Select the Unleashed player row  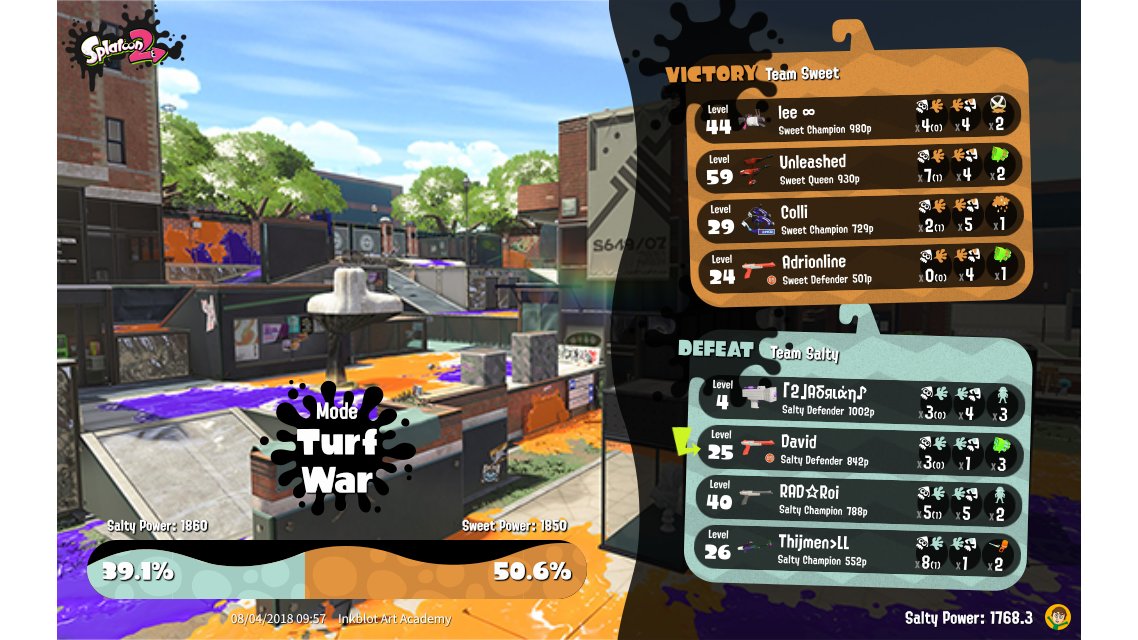[x=858, y=168]
